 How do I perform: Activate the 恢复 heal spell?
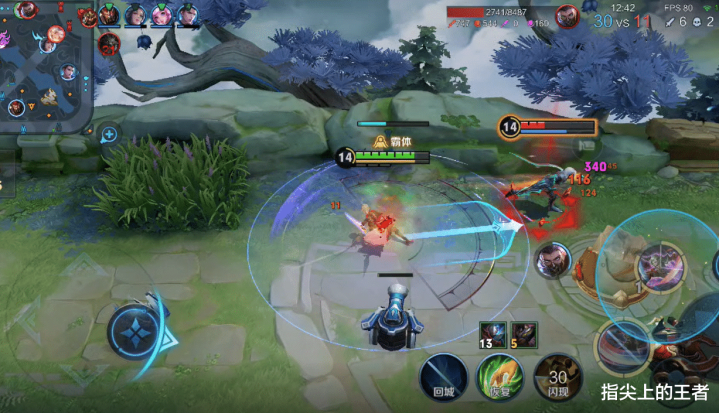click(499, 378)
